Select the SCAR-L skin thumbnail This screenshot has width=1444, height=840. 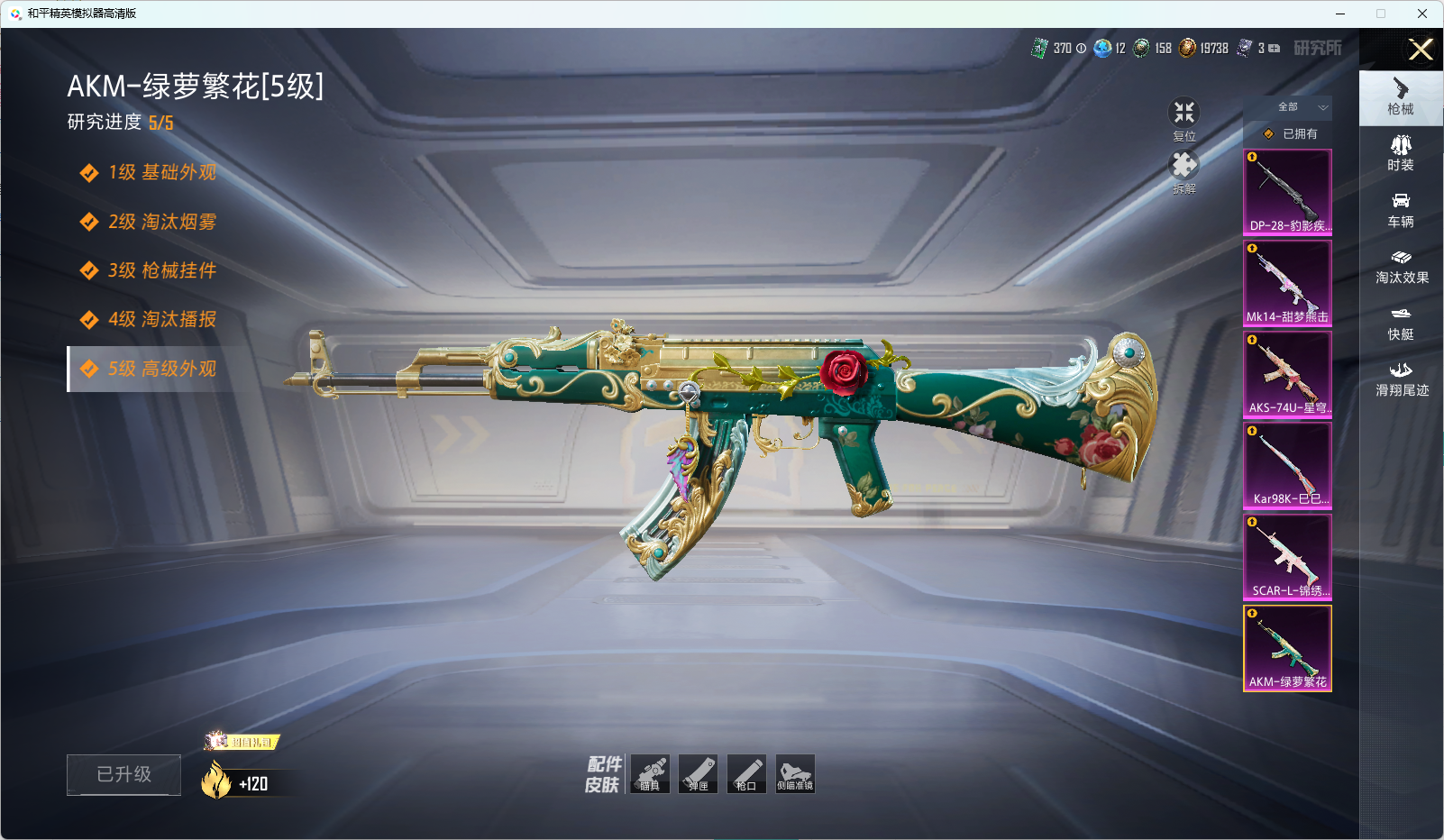coord(1287,557)
